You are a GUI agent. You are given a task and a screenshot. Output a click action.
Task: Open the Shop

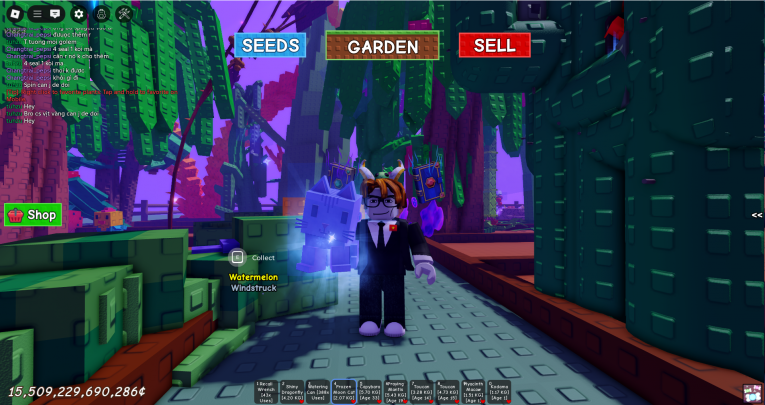click(33, 214)
